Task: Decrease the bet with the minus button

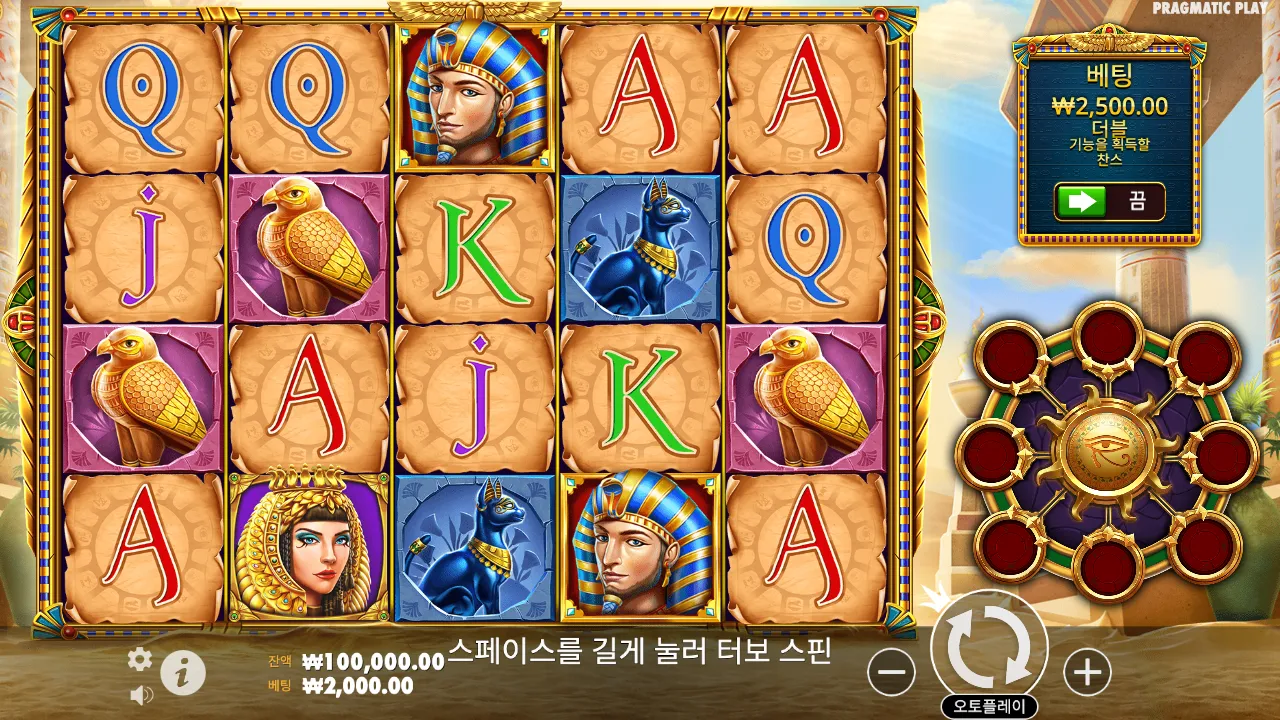Action: (x=891, y=672)
